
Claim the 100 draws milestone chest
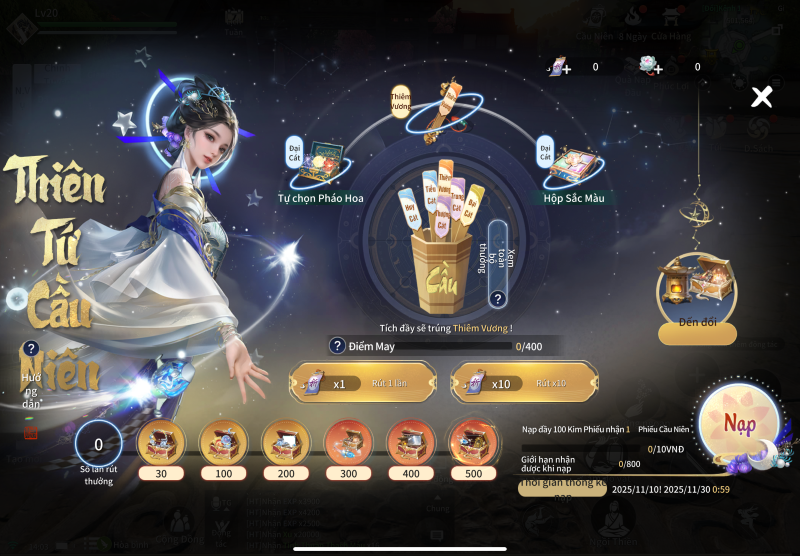tap(224, 441)
